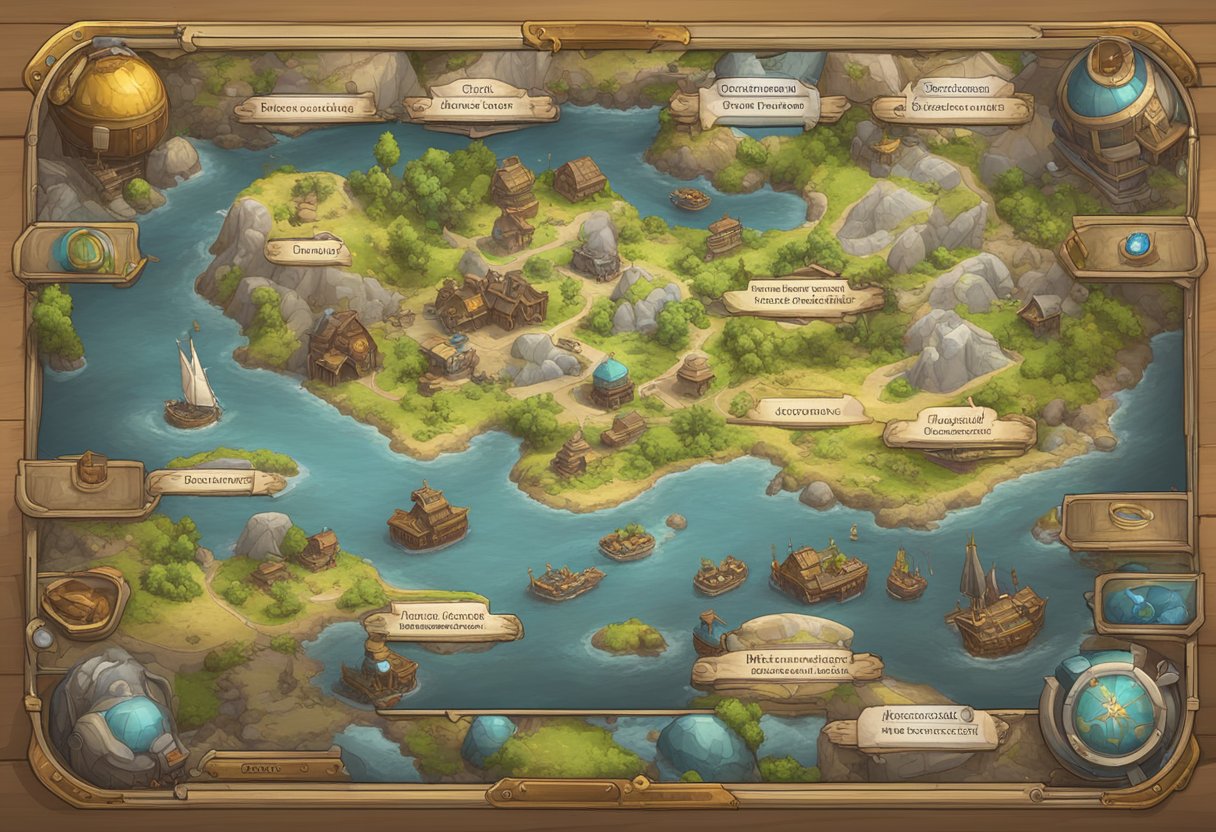Open the golden globe ornament

(109, 107)
